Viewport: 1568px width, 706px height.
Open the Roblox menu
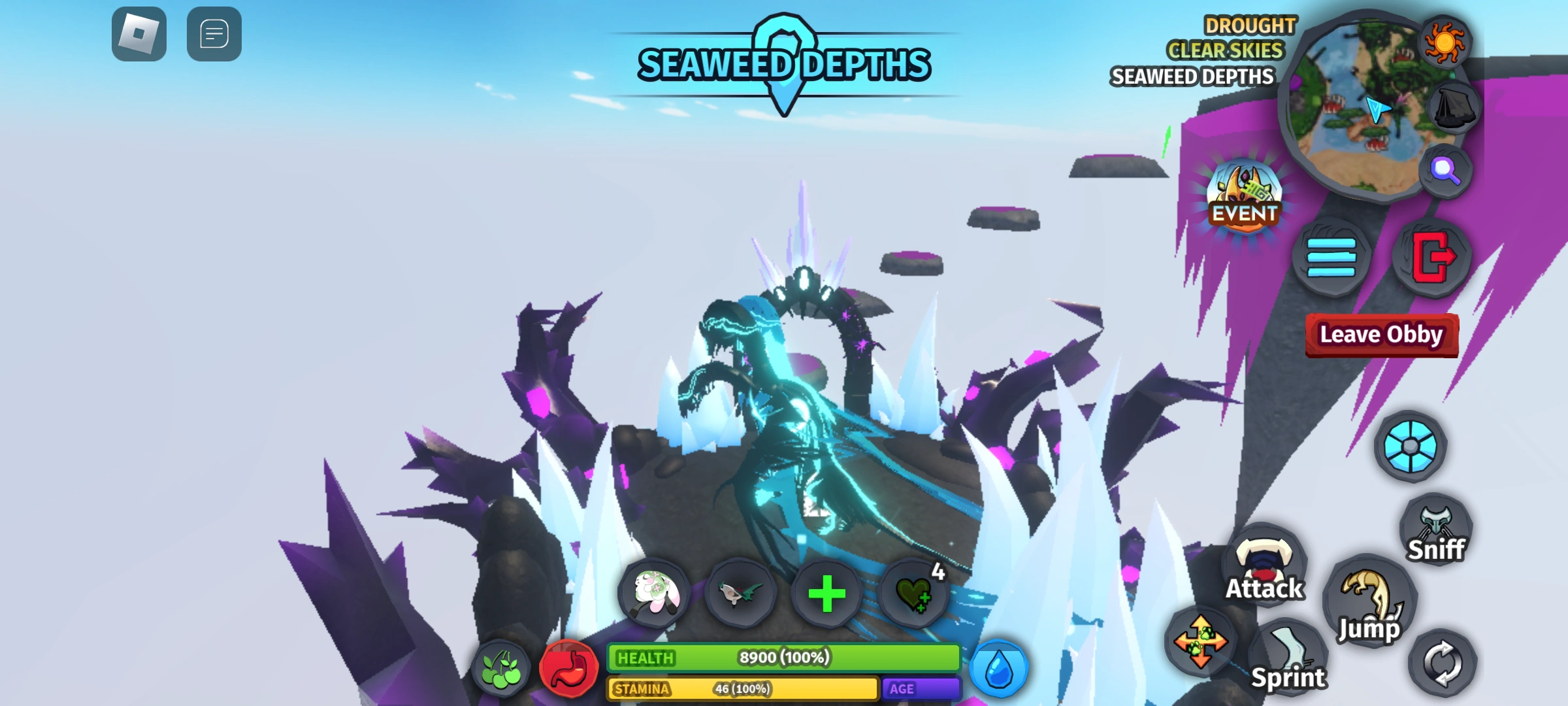(x=139, y=35)
